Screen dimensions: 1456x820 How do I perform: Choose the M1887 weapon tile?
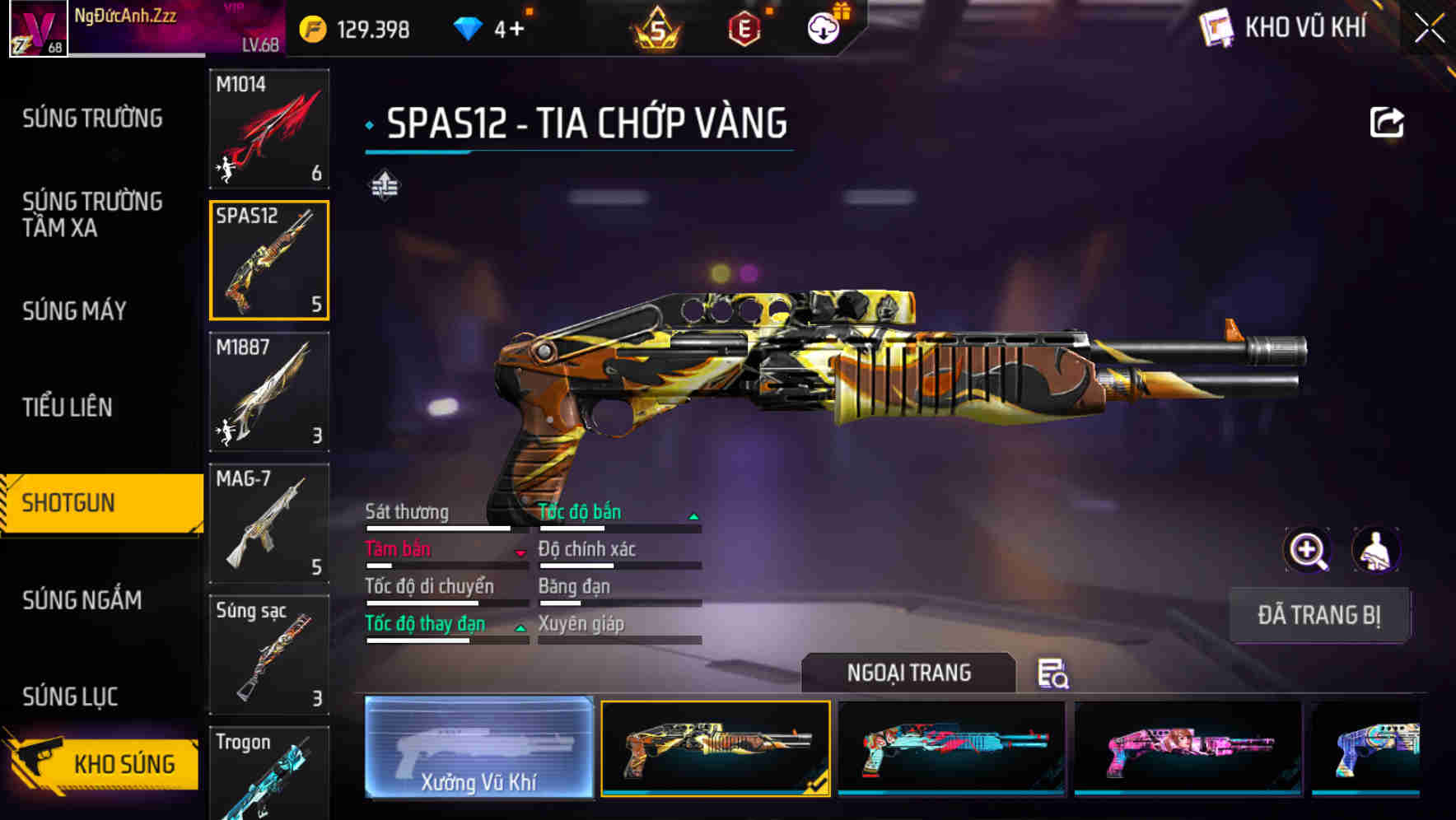[x=269, y=392]
